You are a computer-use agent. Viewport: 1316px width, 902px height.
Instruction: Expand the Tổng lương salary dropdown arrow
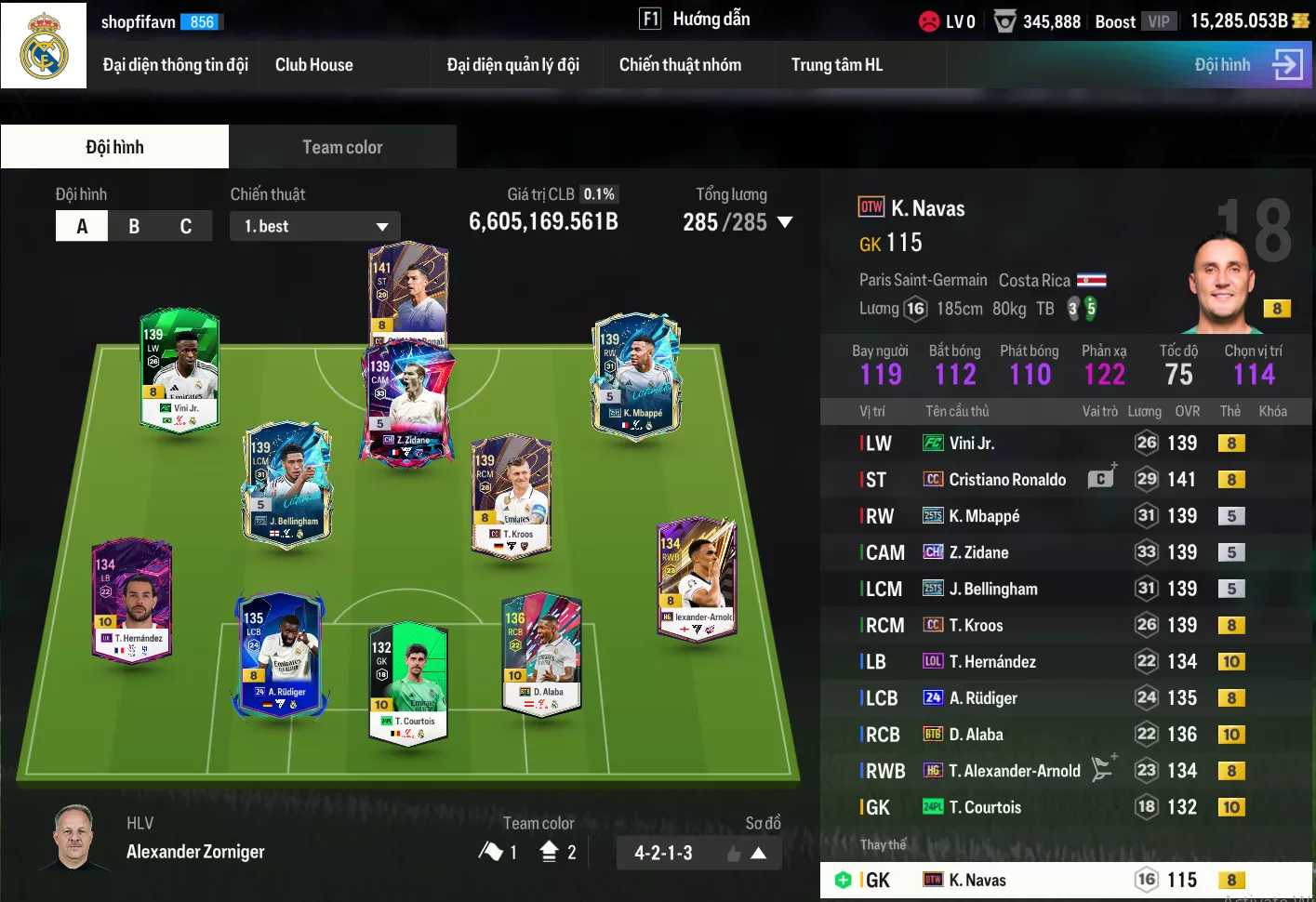[784, 222]
